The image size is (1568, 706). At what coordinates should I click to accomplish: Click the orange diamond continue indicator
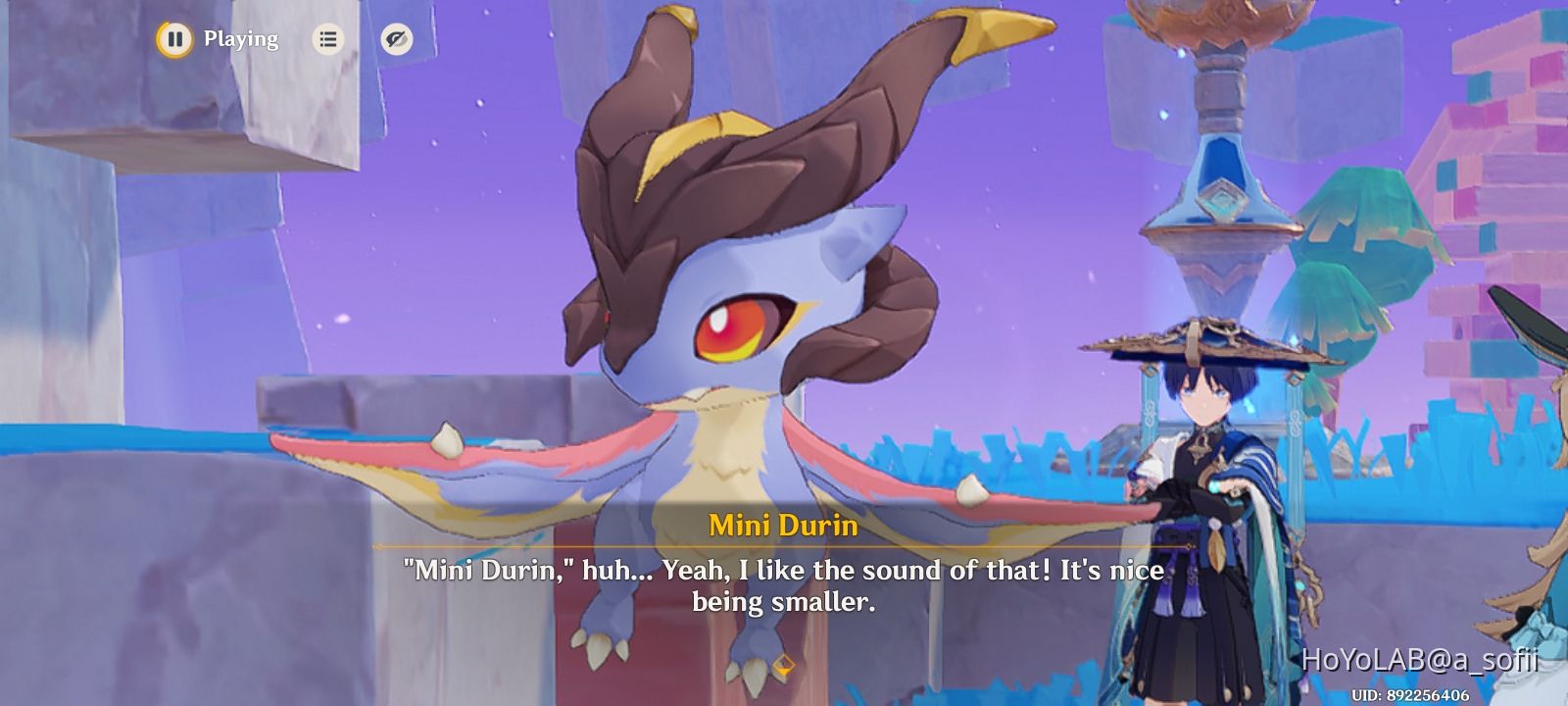pyautogui.click(x=783, y=664)
